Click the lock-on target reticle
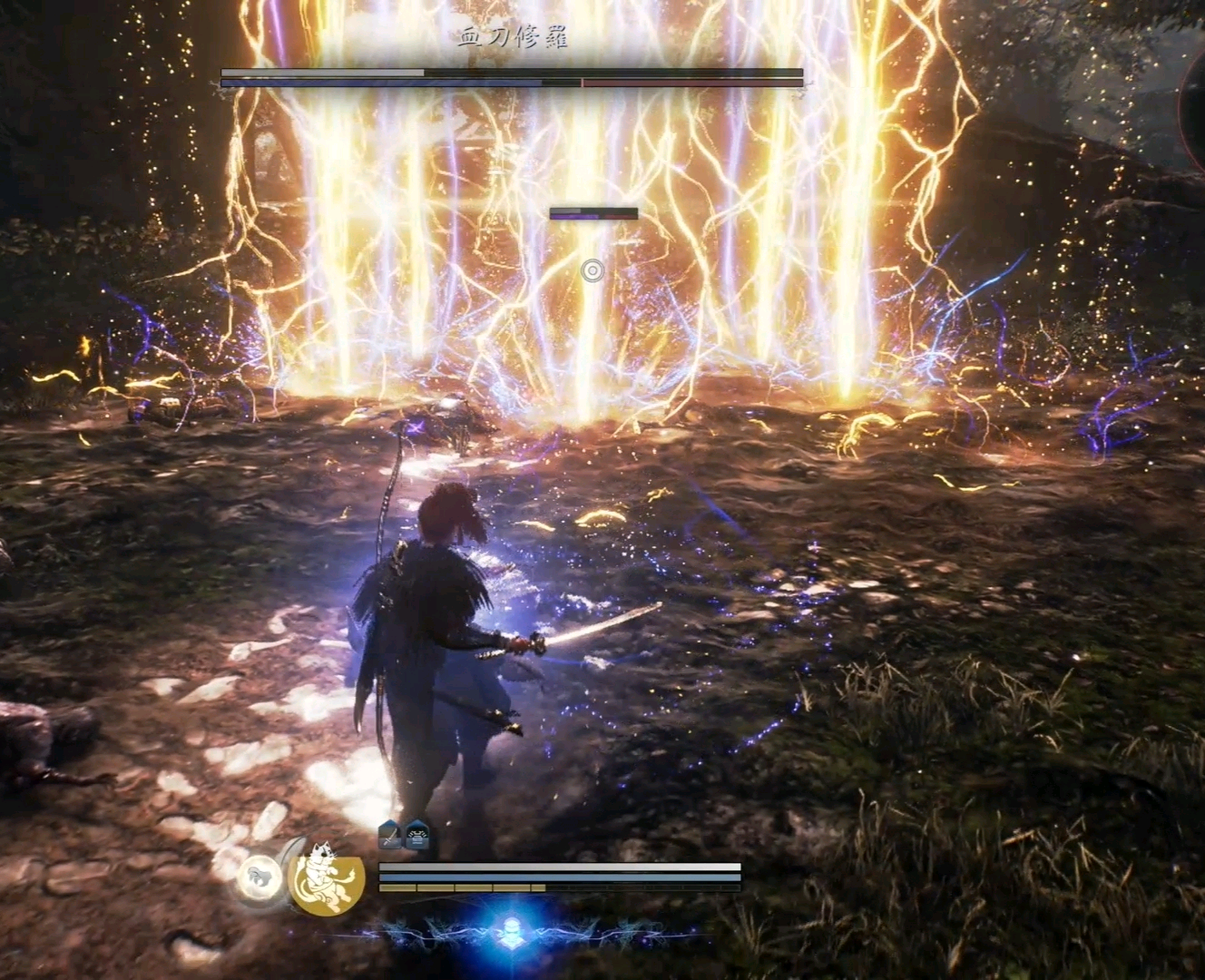The image size is (1205, 980). tap(593, 270)
